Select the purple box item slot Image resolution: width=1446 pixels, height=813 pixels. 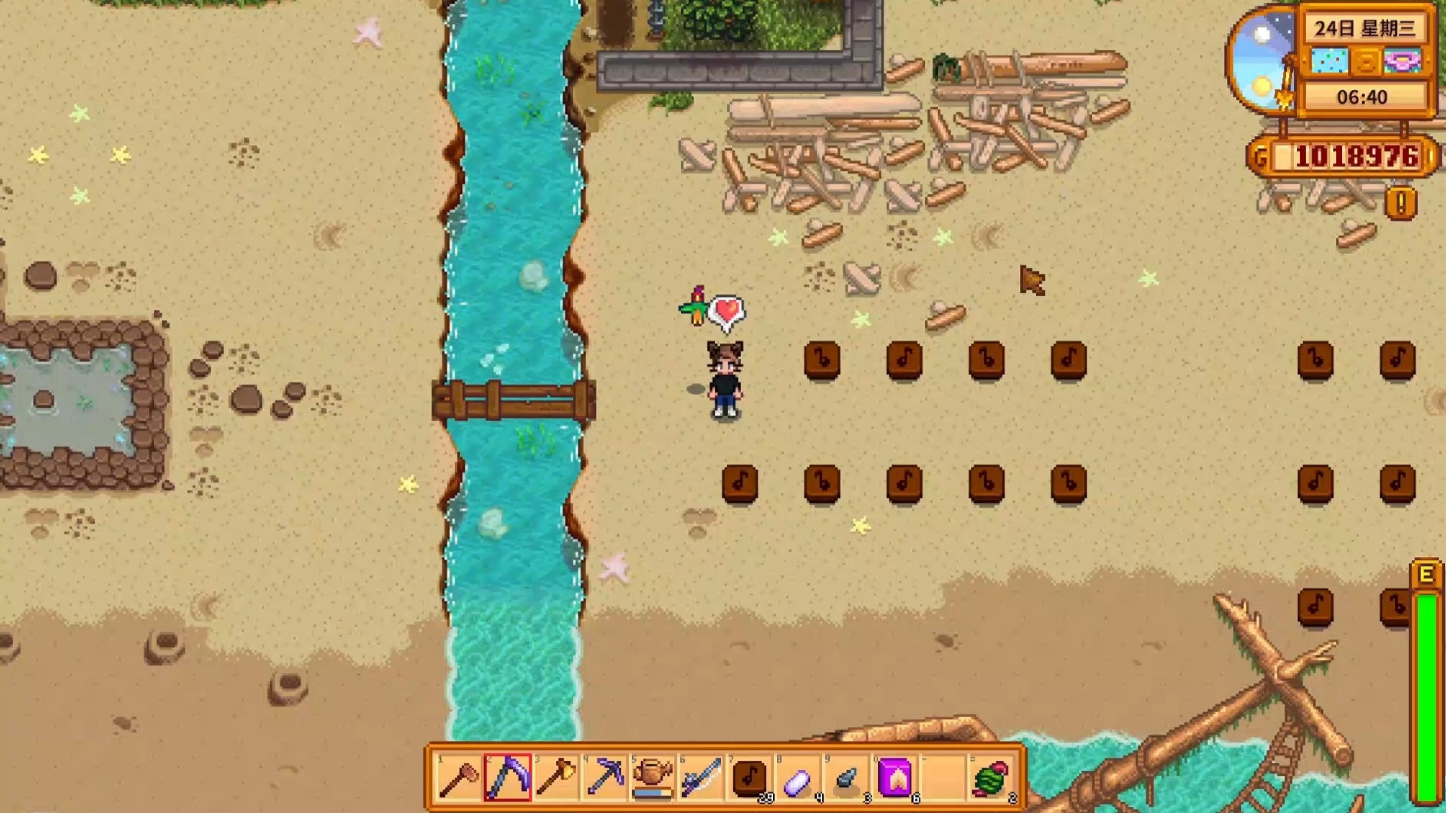(x=895, y=777)
